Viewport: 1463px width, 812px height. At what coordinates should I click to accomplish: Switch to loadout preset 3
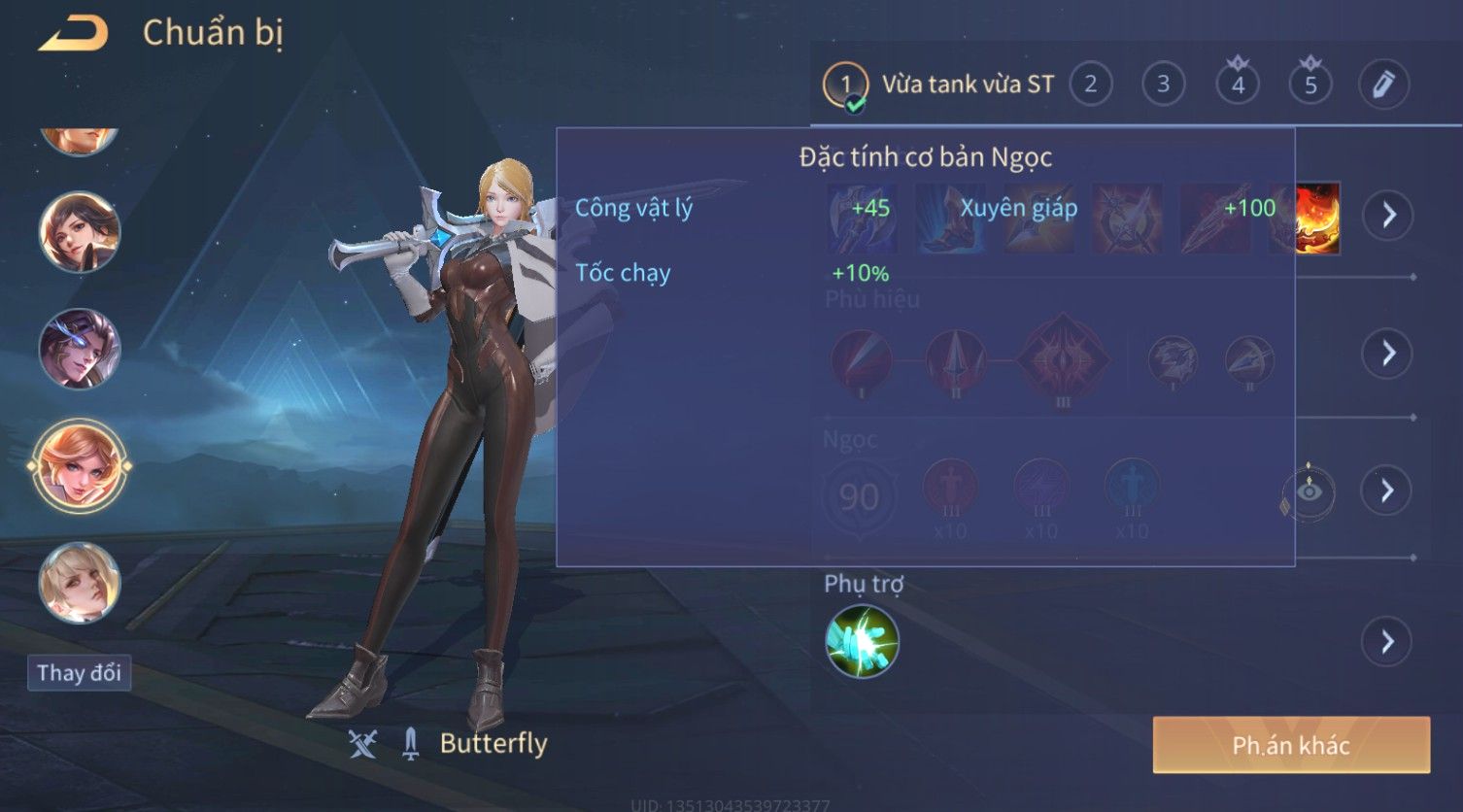1163,85
